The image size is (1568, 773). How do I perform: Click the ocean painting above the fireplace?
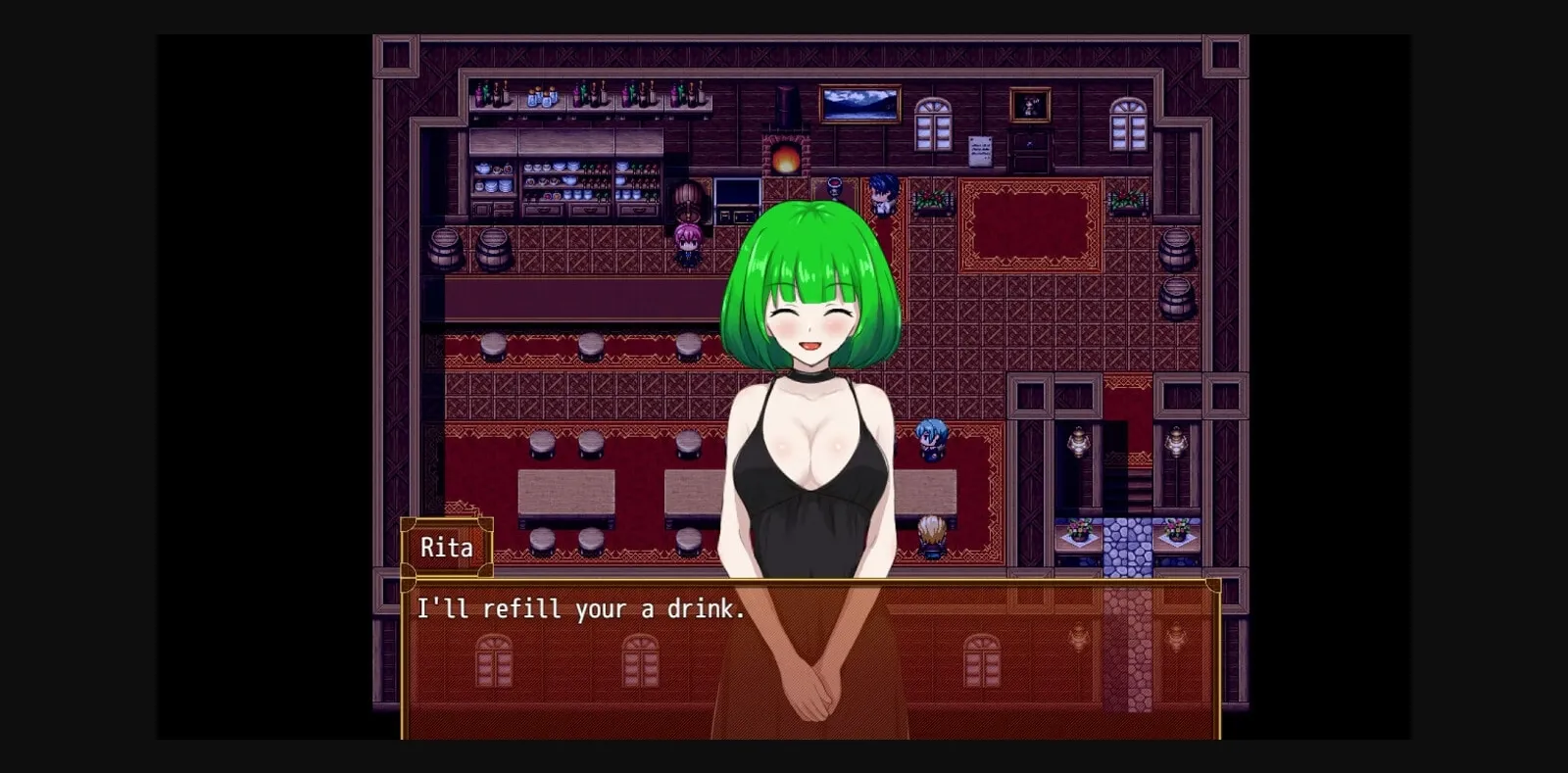[859, 103]
